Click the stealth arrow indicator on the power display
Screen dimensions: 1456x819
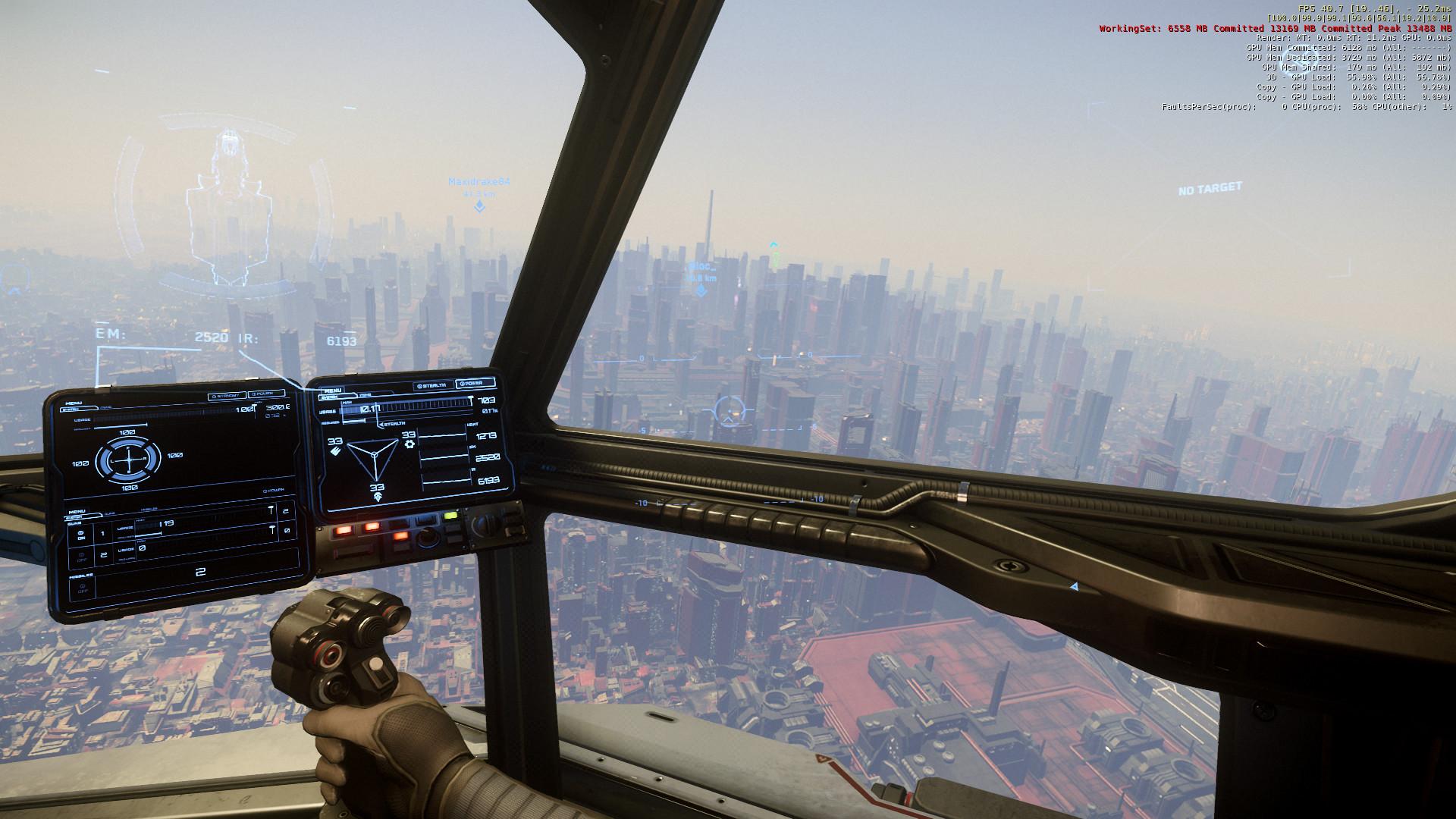pos(381,424)
